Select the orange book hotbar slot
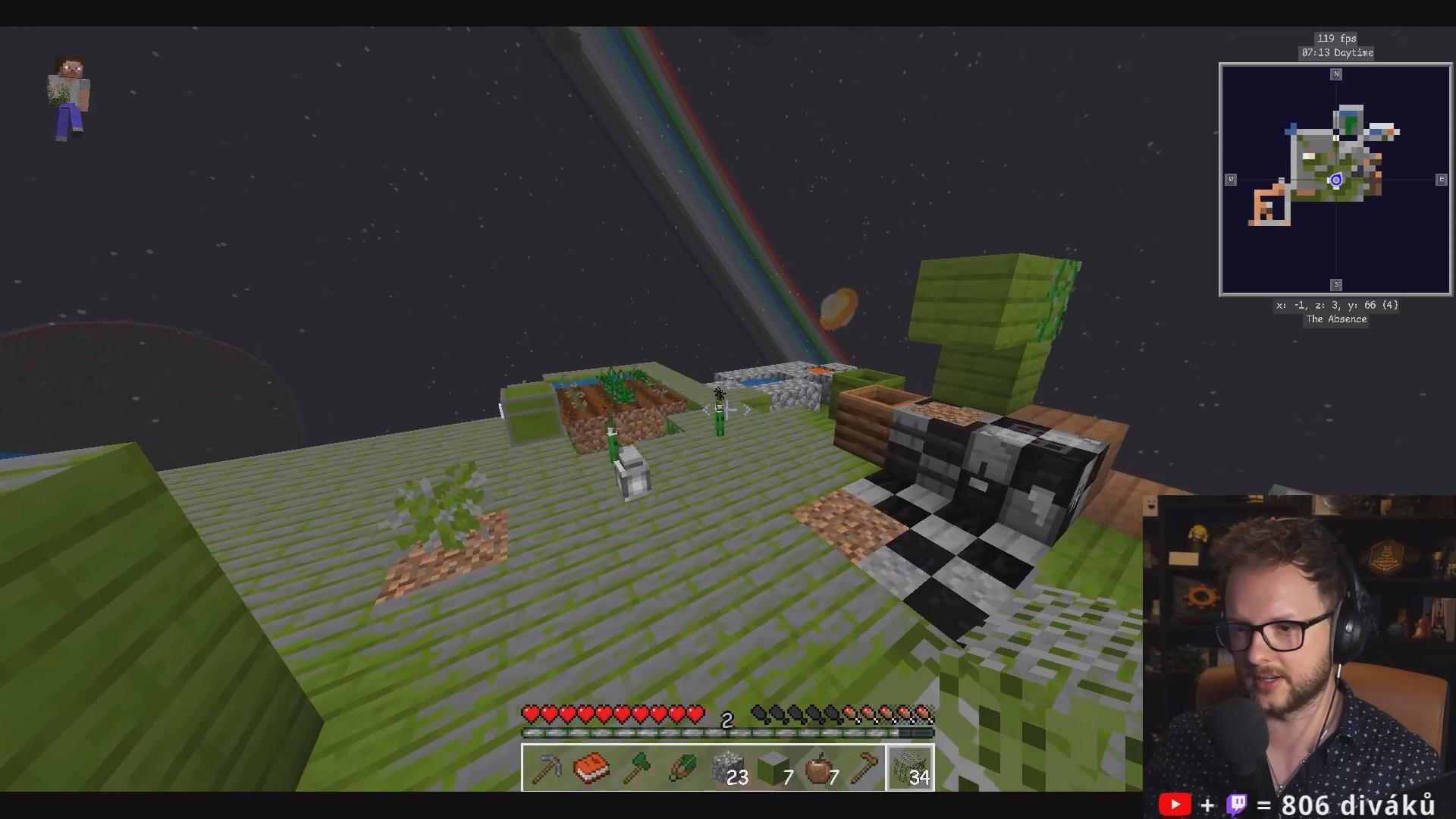Screen dimensions: 1456x819 point(591,768)
